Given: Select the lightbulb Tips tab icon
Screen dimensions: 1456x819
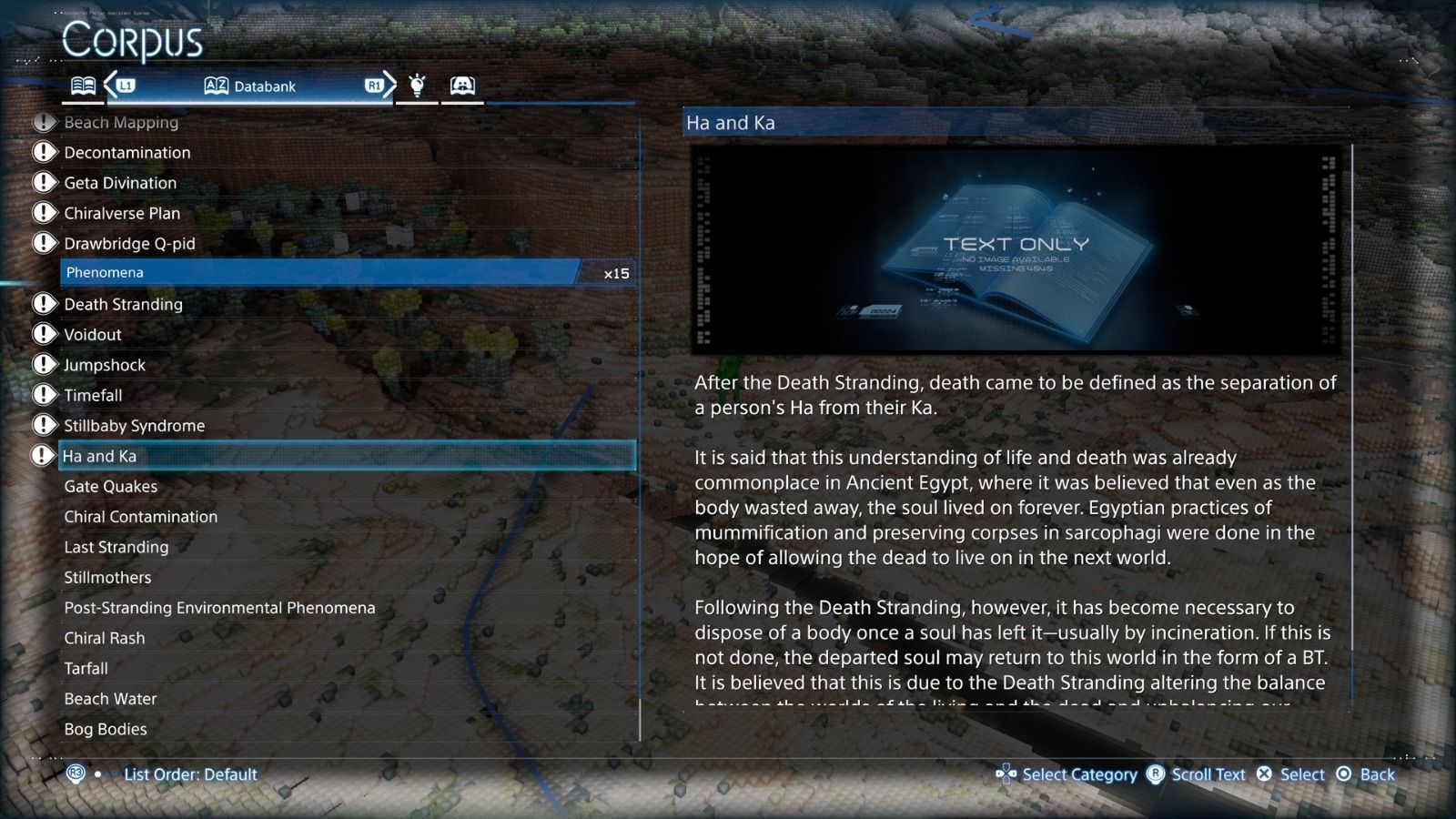Looking at the screenshot, I should 417,86.
